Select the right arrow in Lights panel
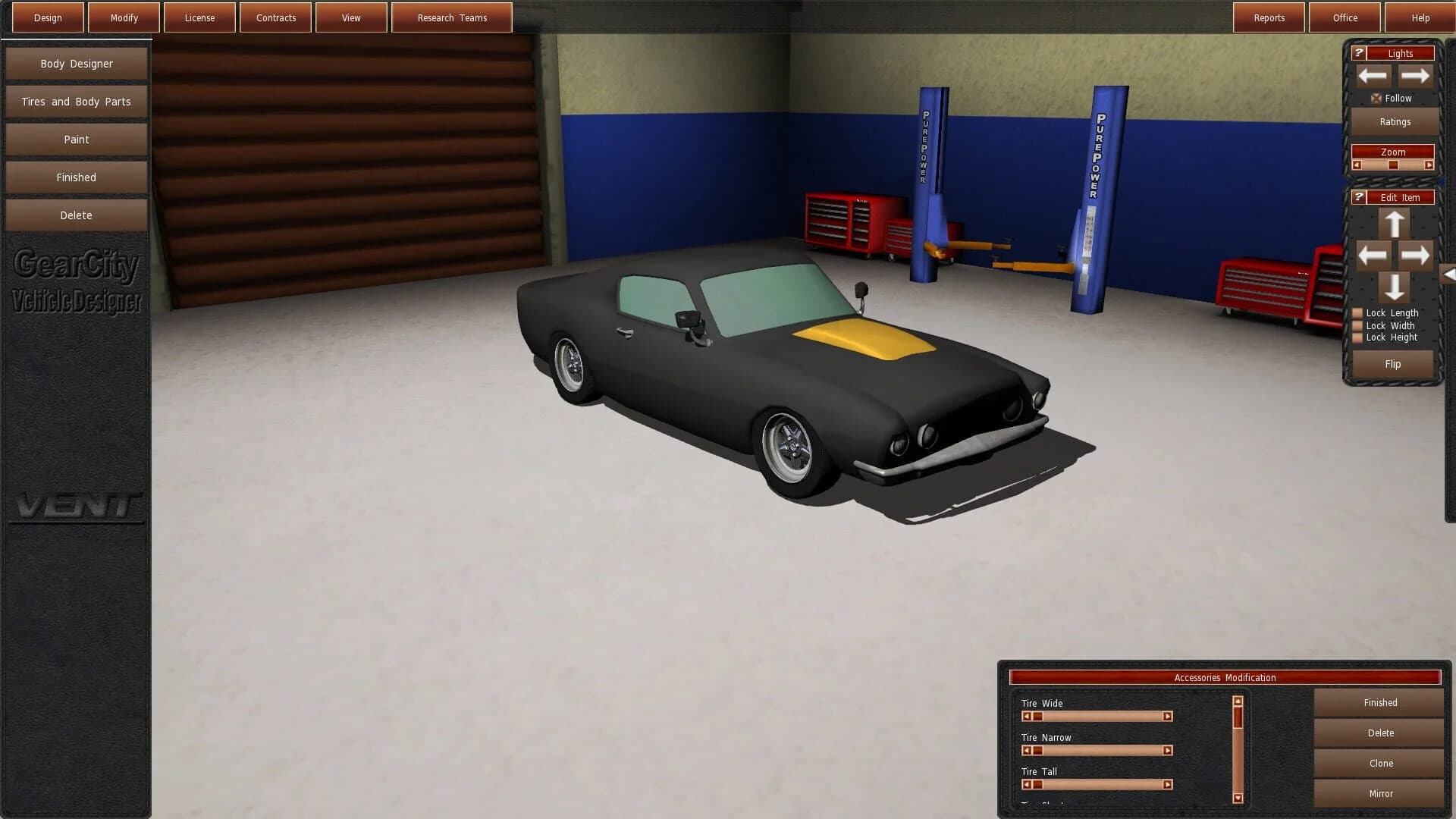The height and width of the screenshot is (819, 1456). (x=1415, y=75)
